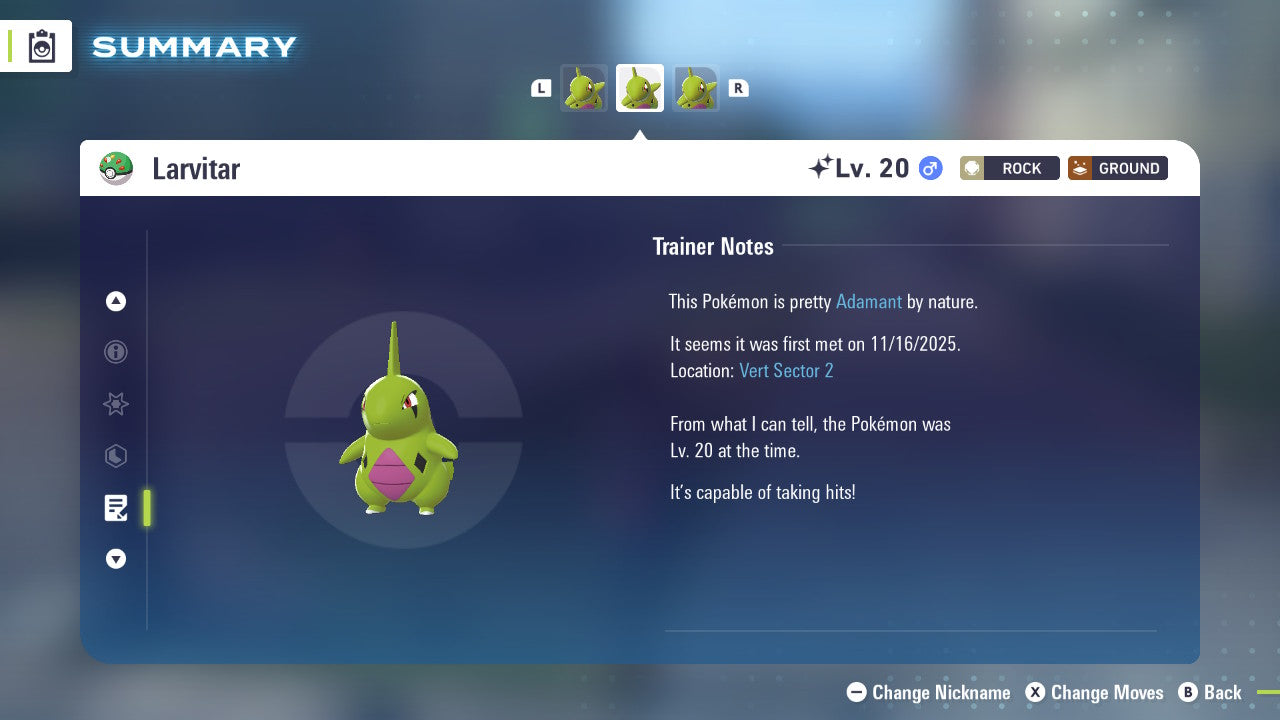Click the ROCK type badge
The width and height of the screenshot is (1280, 720).
point(1009,168)
